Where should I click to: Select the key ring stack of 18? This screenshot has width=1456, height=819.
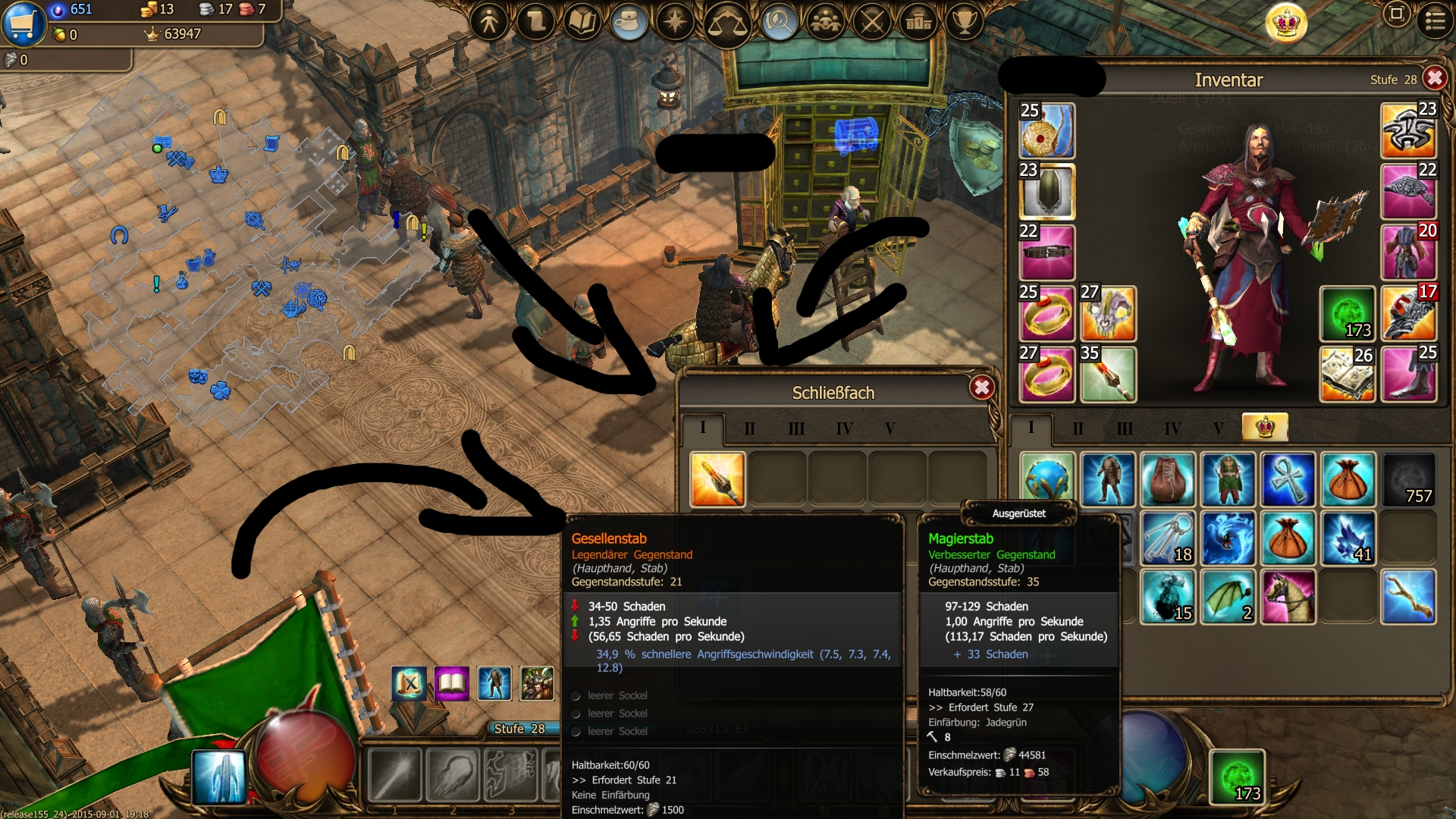pyautogui.click(x=1168, y=538)
